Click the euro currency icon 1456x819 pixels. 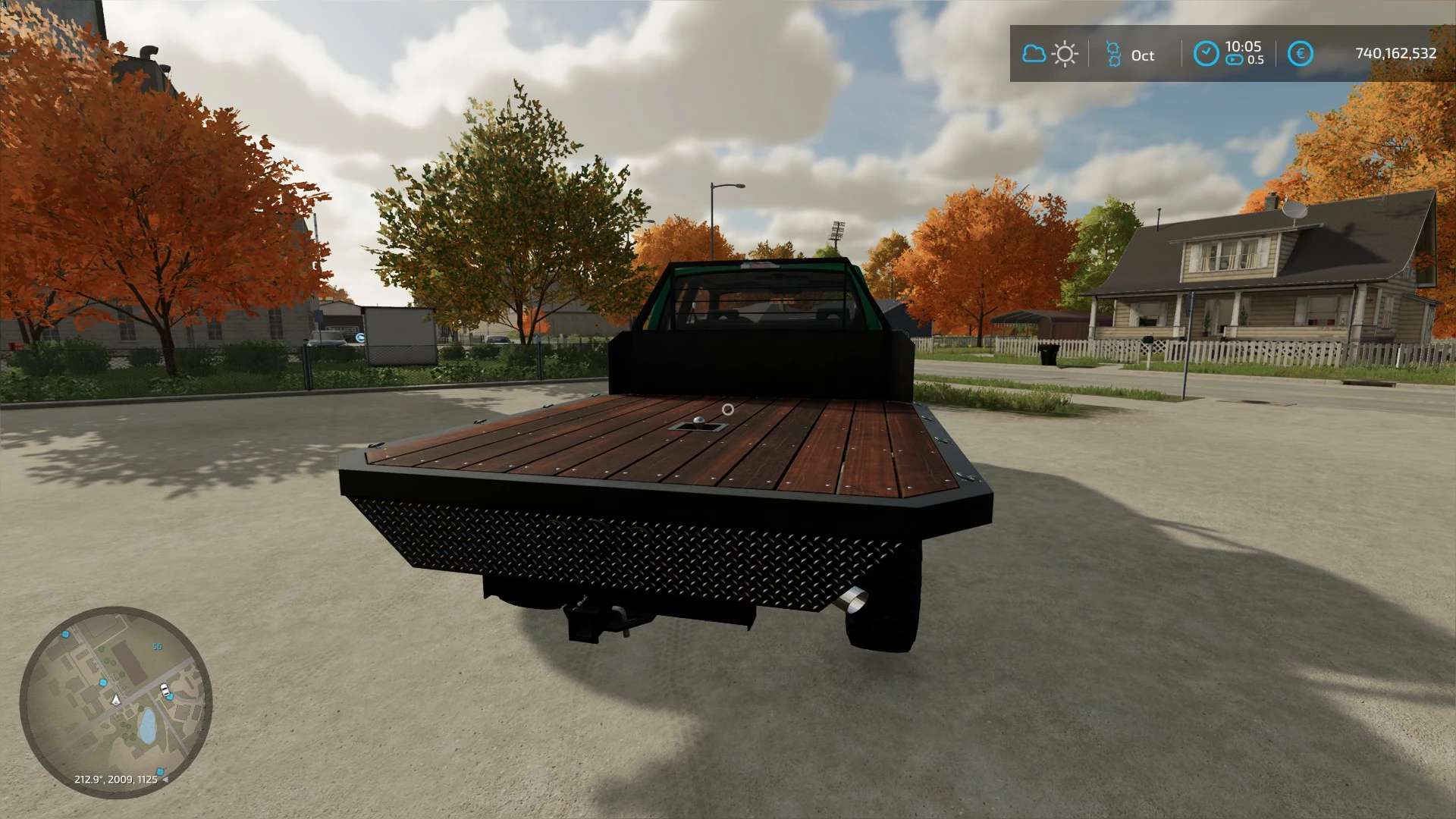pos(1301,54)
